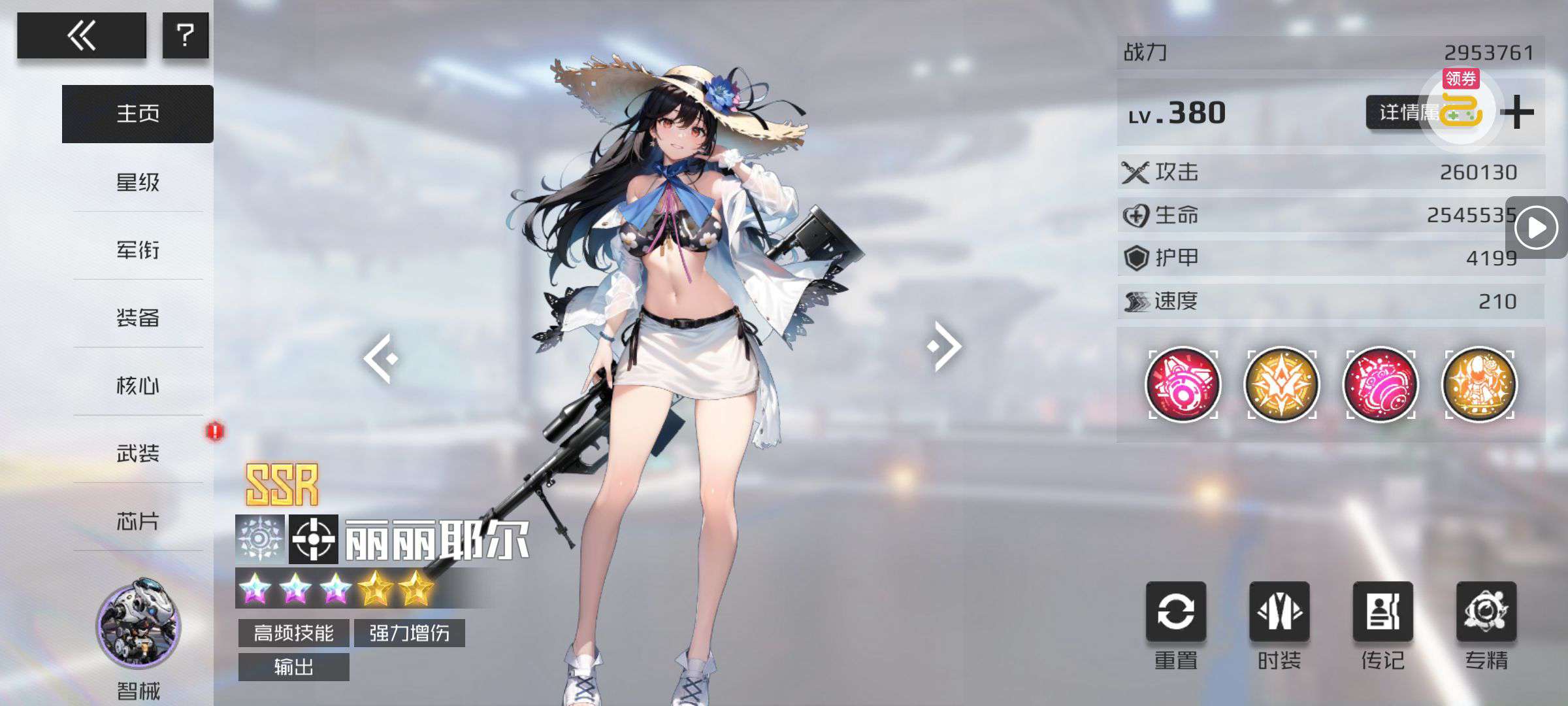Open the 智械 robot portrait

[x=139, y=624]
